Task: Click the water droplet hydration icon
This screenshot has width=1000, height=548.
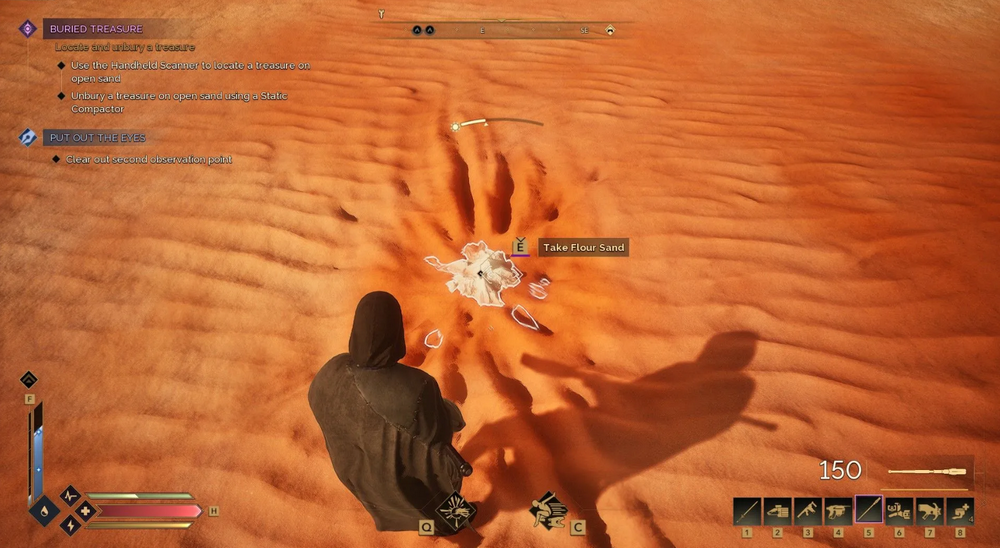Action: point(44,511)
